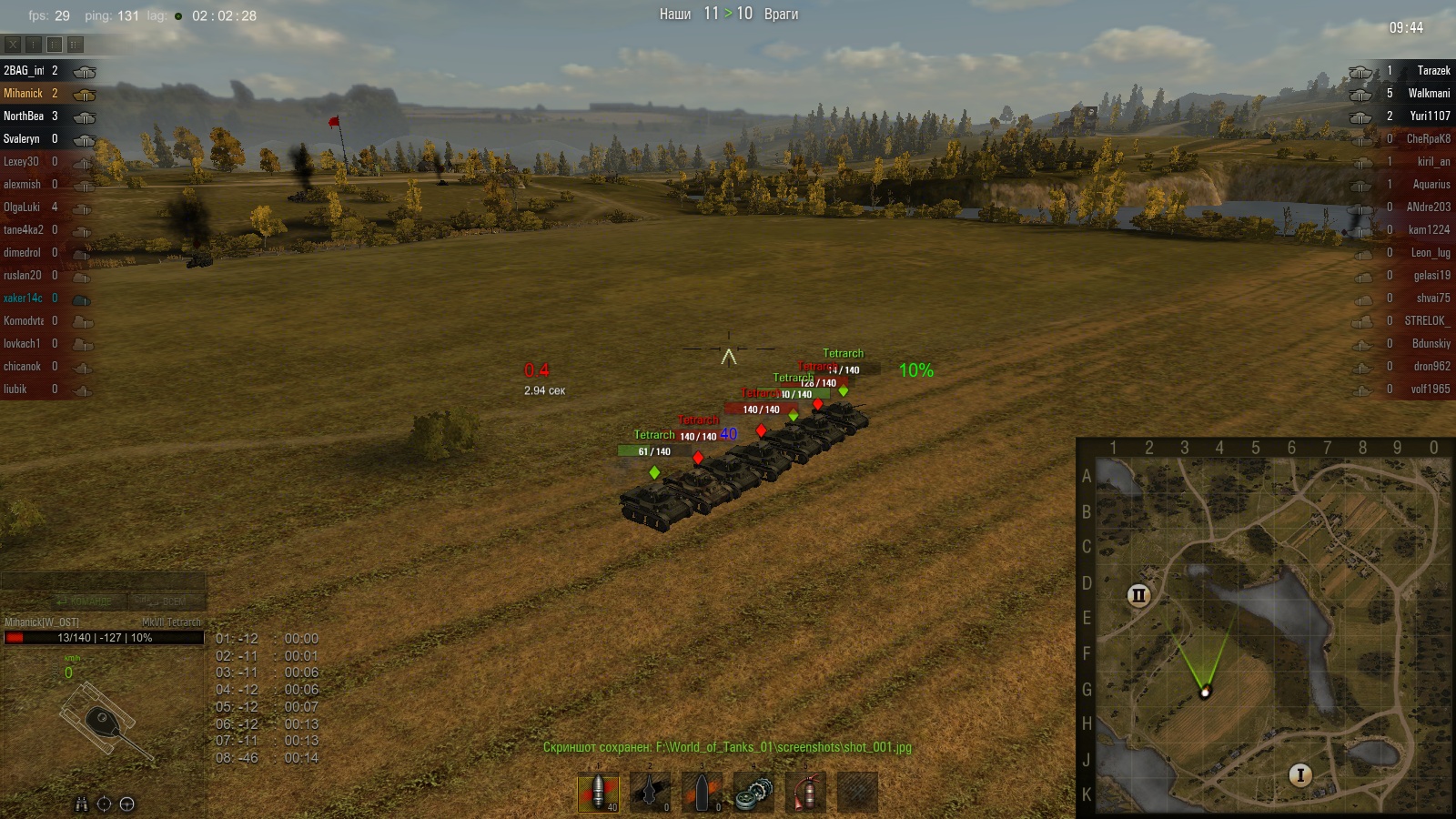The width and height of the screenshot is (1456, 819).
Task: Hide the player panel with X button
Action: coord(13,44)
